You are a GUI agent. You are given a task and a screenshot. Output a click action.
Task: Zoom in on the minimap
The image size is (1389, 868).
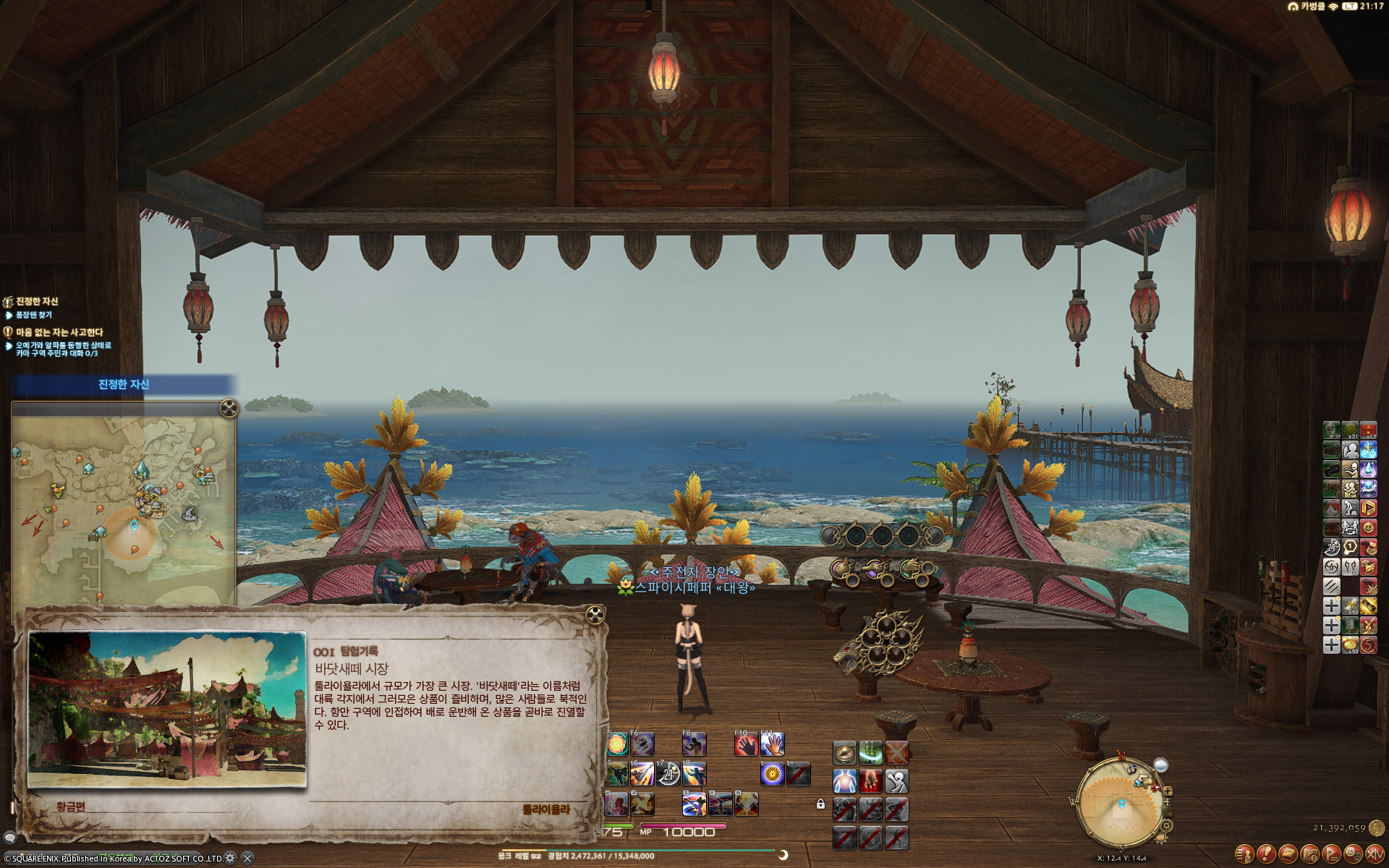[1168, 791]
